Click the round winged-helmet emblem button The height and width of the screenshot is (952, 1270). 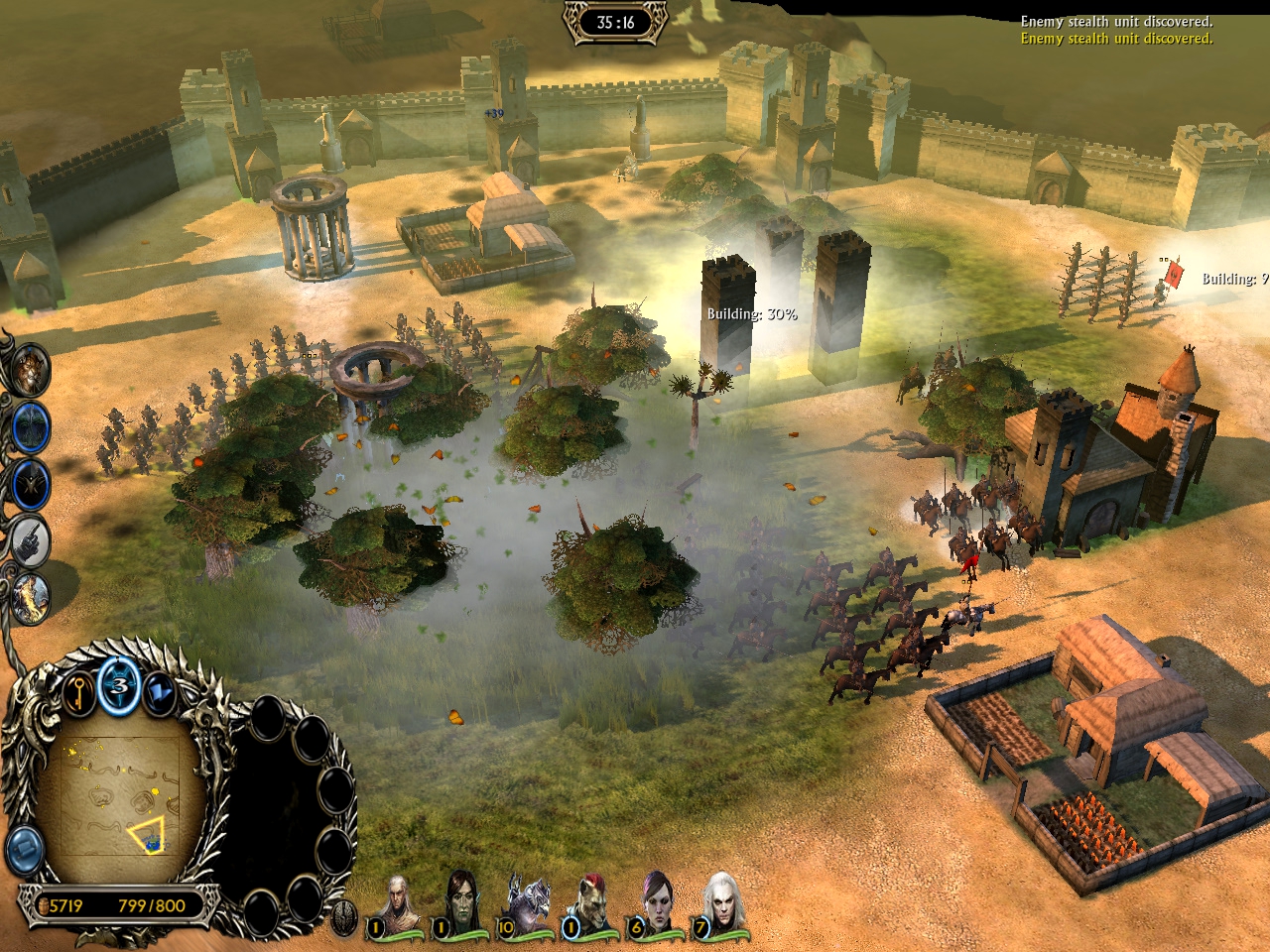343,918
